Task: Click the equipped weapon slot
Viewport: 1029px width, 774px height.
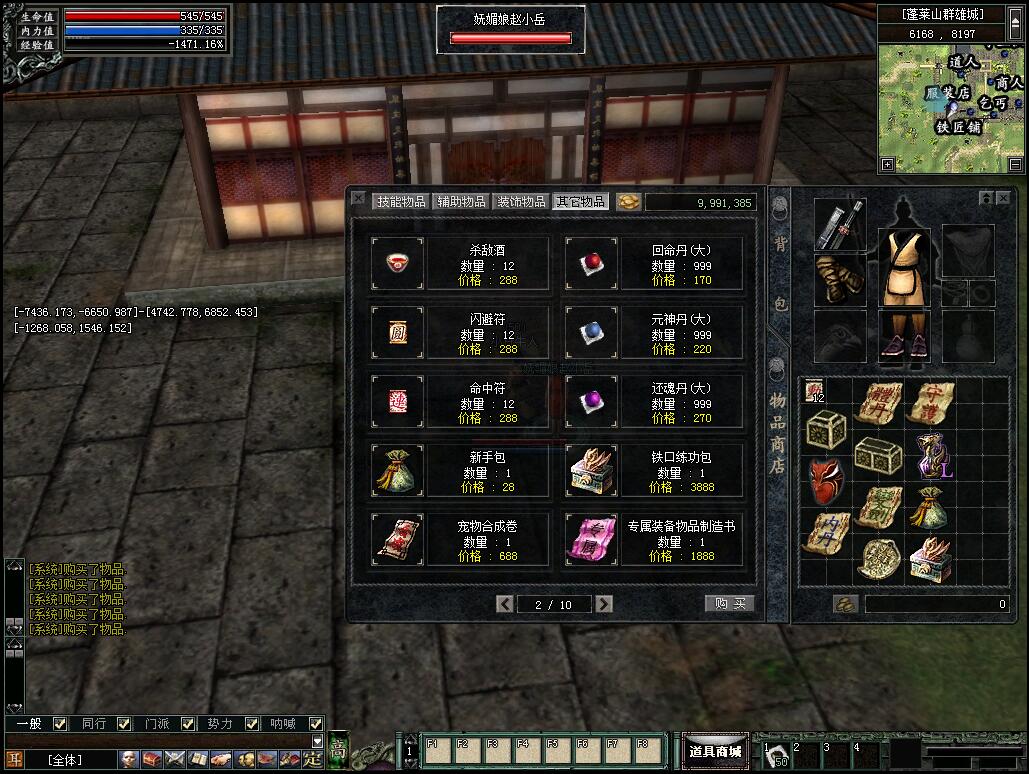Action: pyautogui.click(x=840, y=225)
